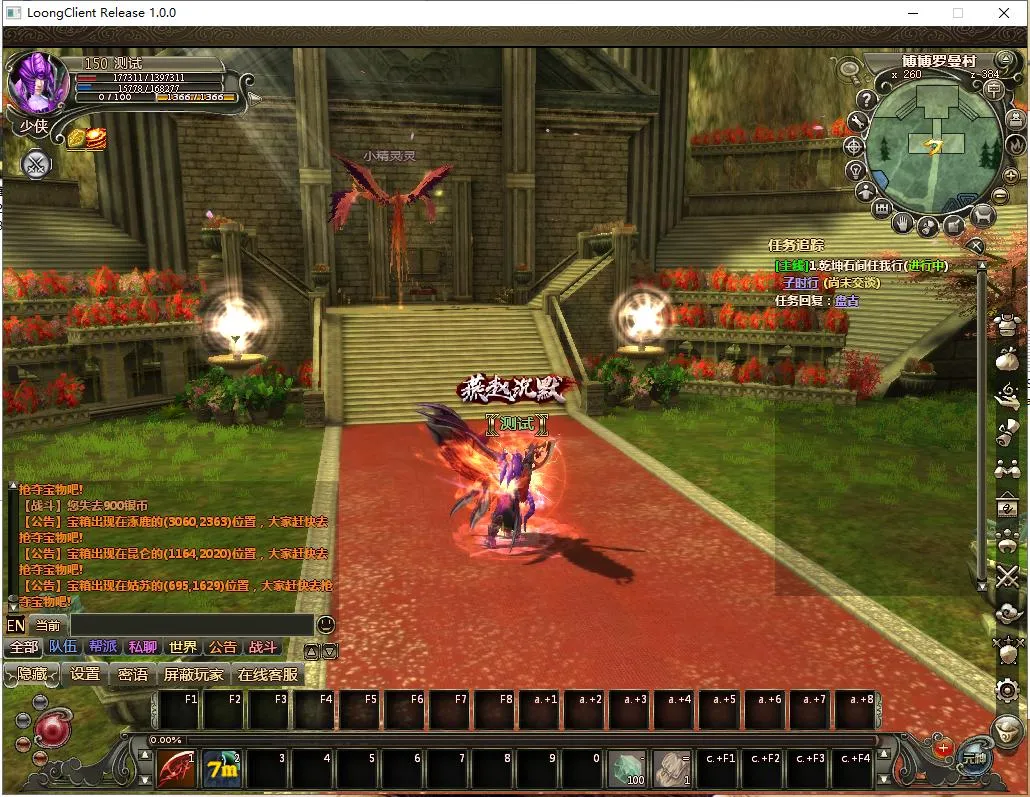This screenshot has height=797, width=1030.
Task: Use the green crystal item in hotbar
Action: (628, 769)
